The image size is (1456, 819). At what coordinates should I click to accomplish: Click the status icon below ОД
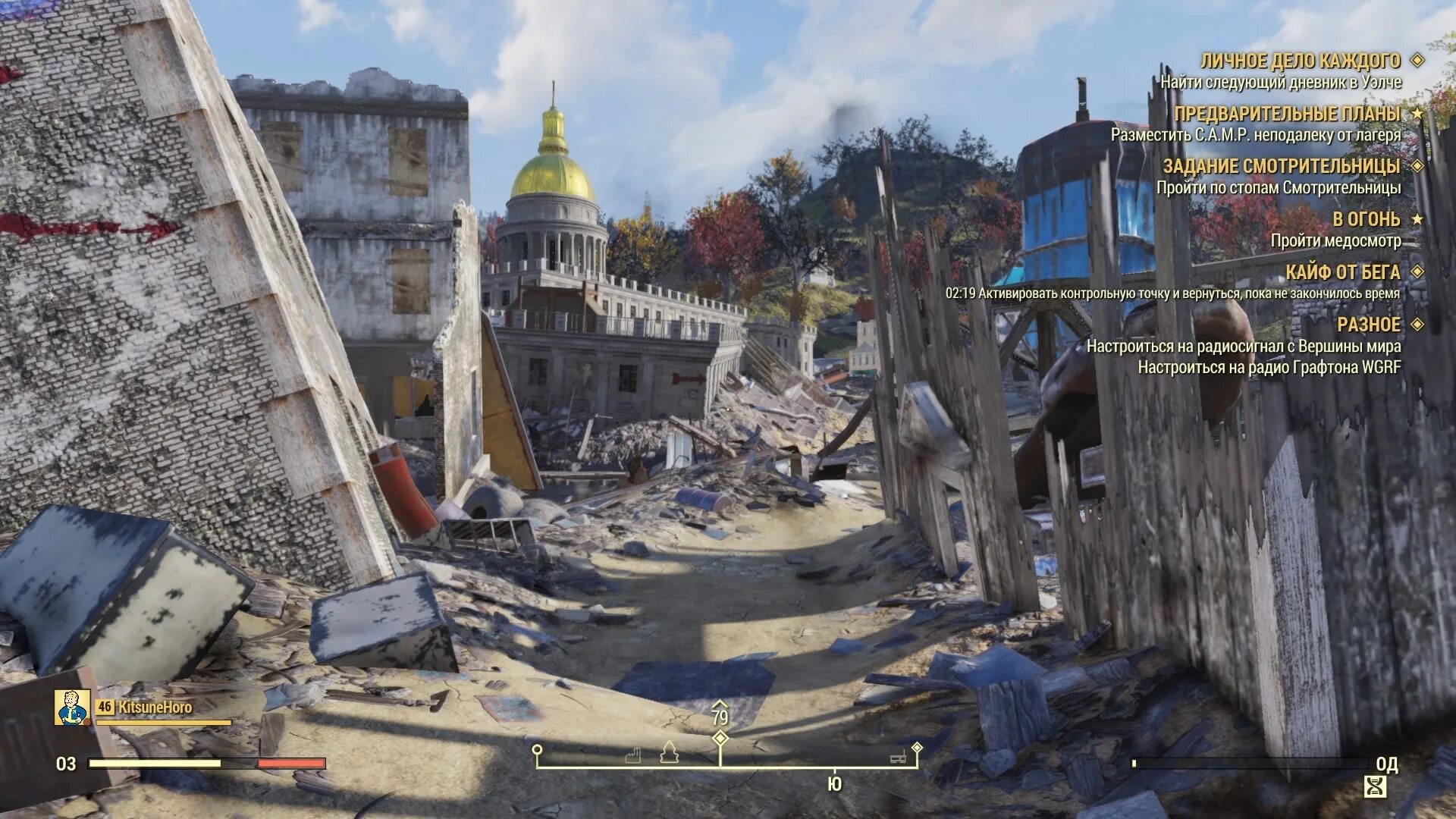pos(1375,786)
